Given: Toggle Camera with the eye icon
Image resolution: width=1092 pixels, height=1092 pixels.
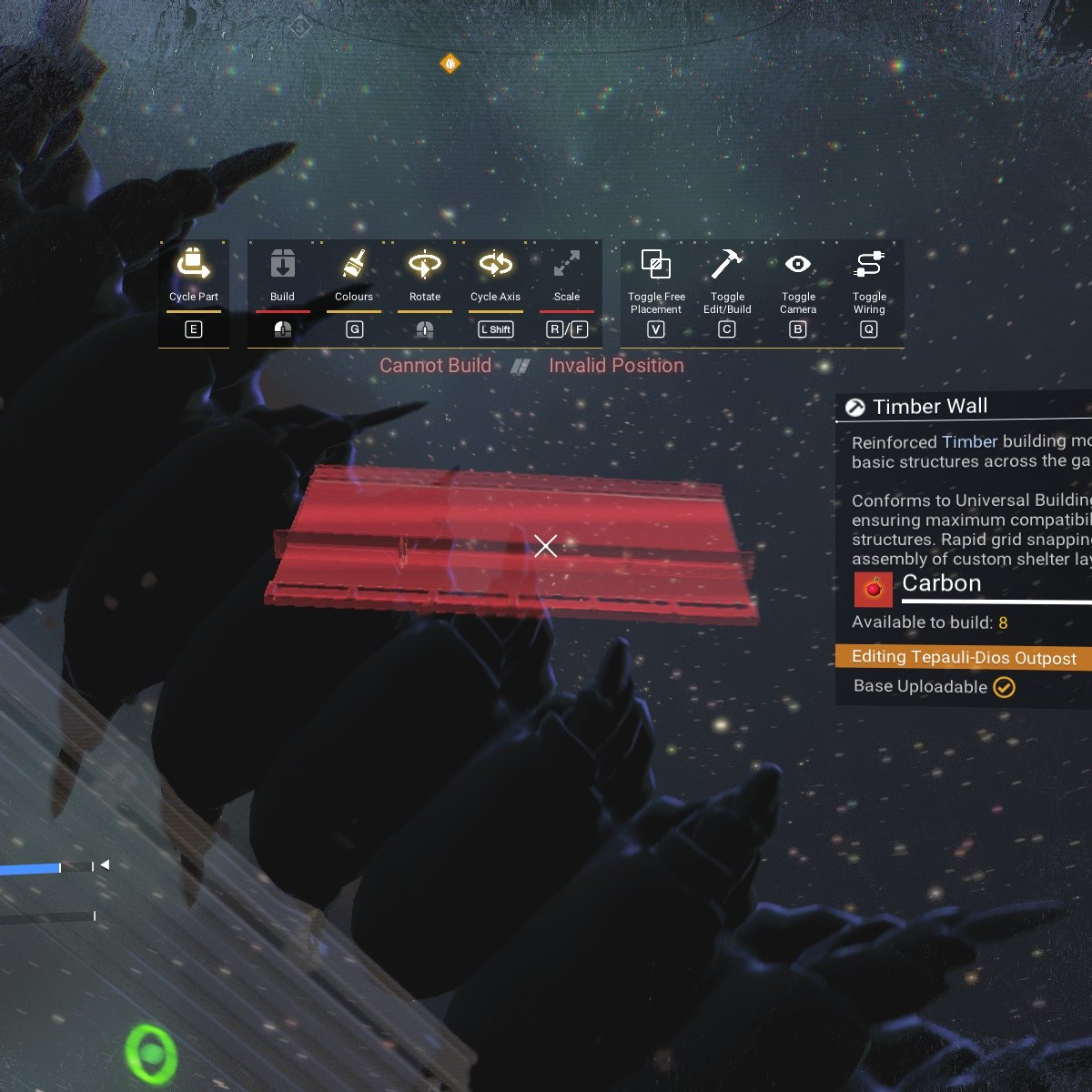Looking at the screenshot, I should pyautogui.click(x=798, y=265).
